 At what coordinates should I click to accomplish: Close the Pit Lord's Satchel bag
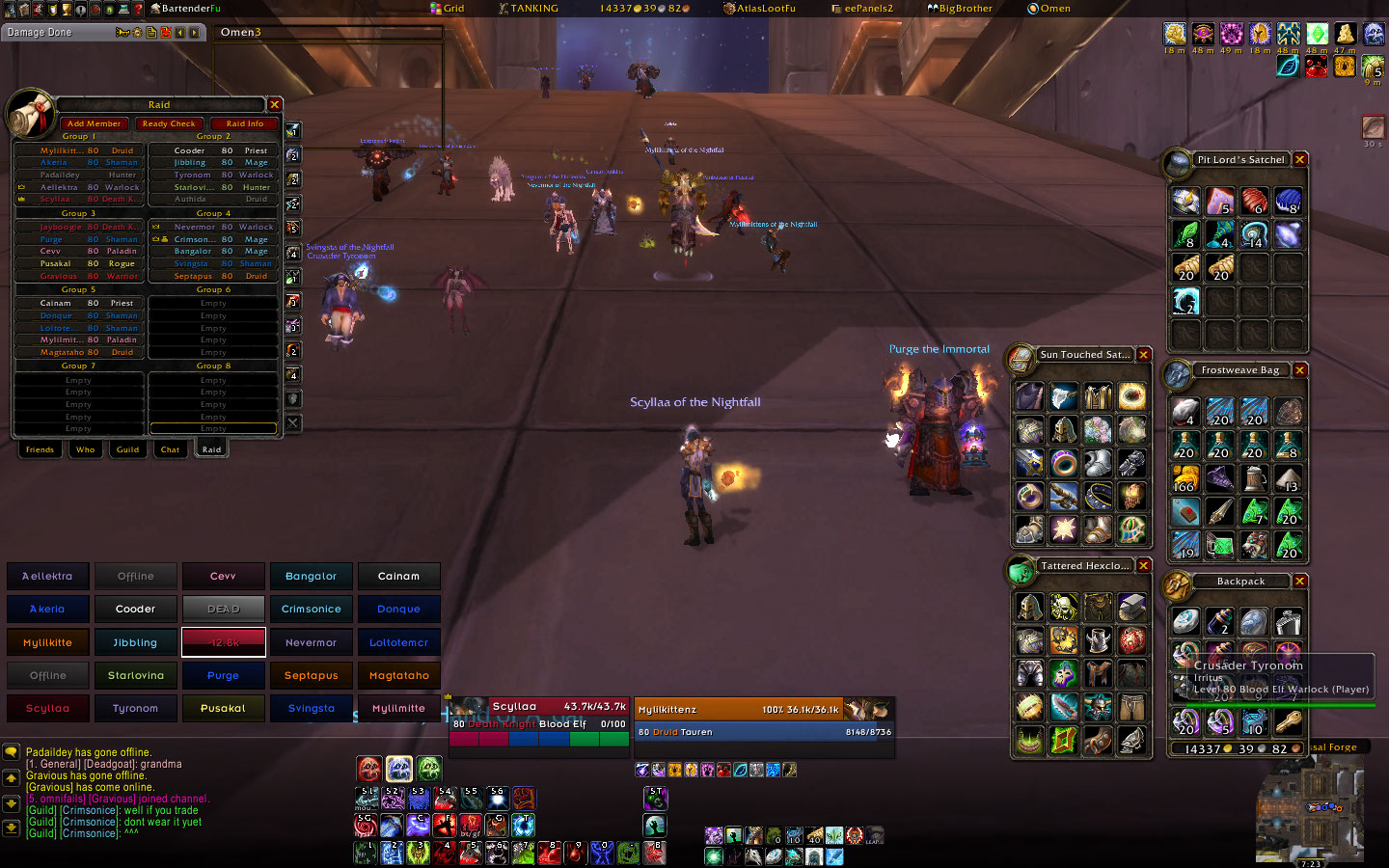click(1300, 159)
